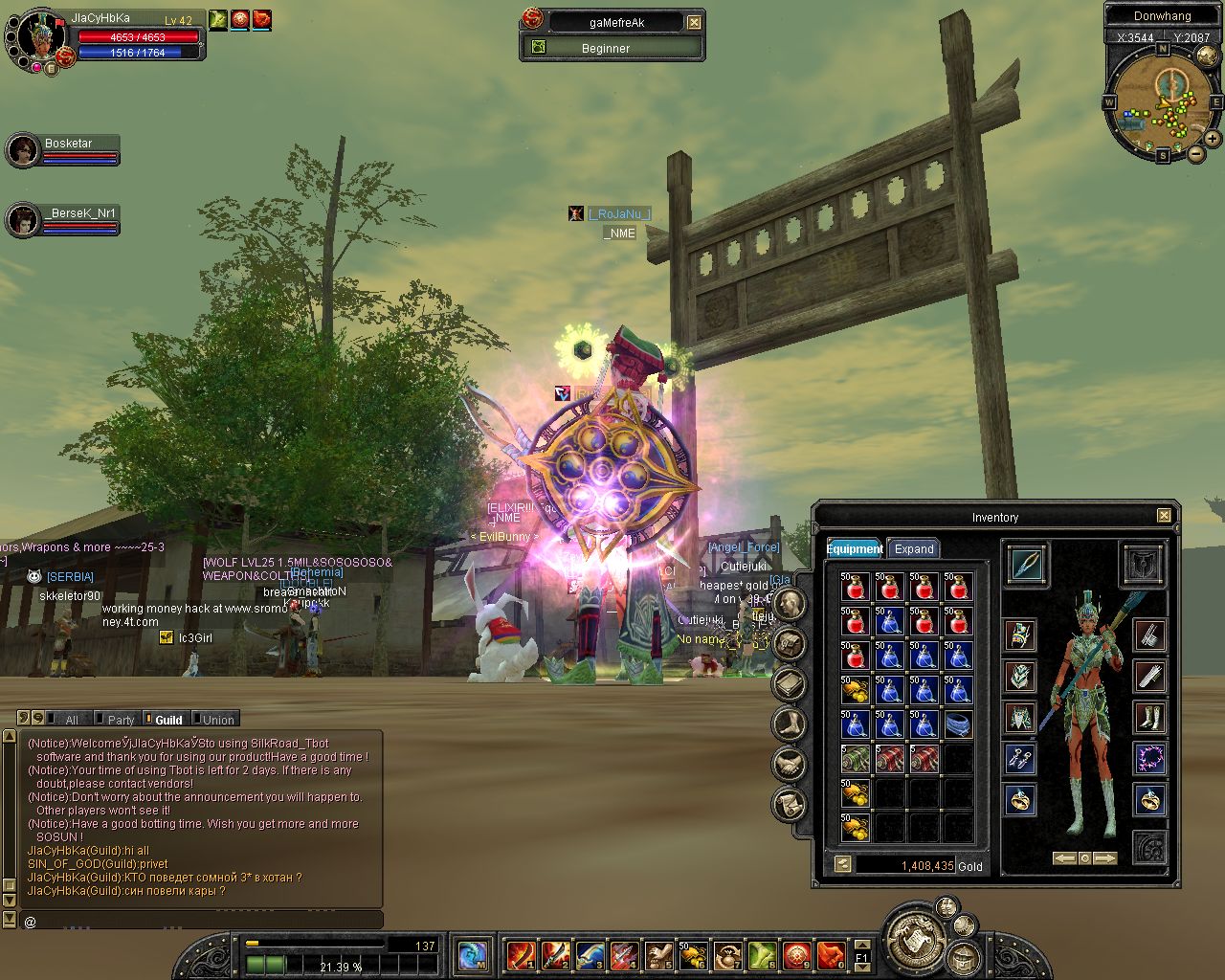Open the world map globe button
The width and height of the screenshot is (1225, 980).
473,955
